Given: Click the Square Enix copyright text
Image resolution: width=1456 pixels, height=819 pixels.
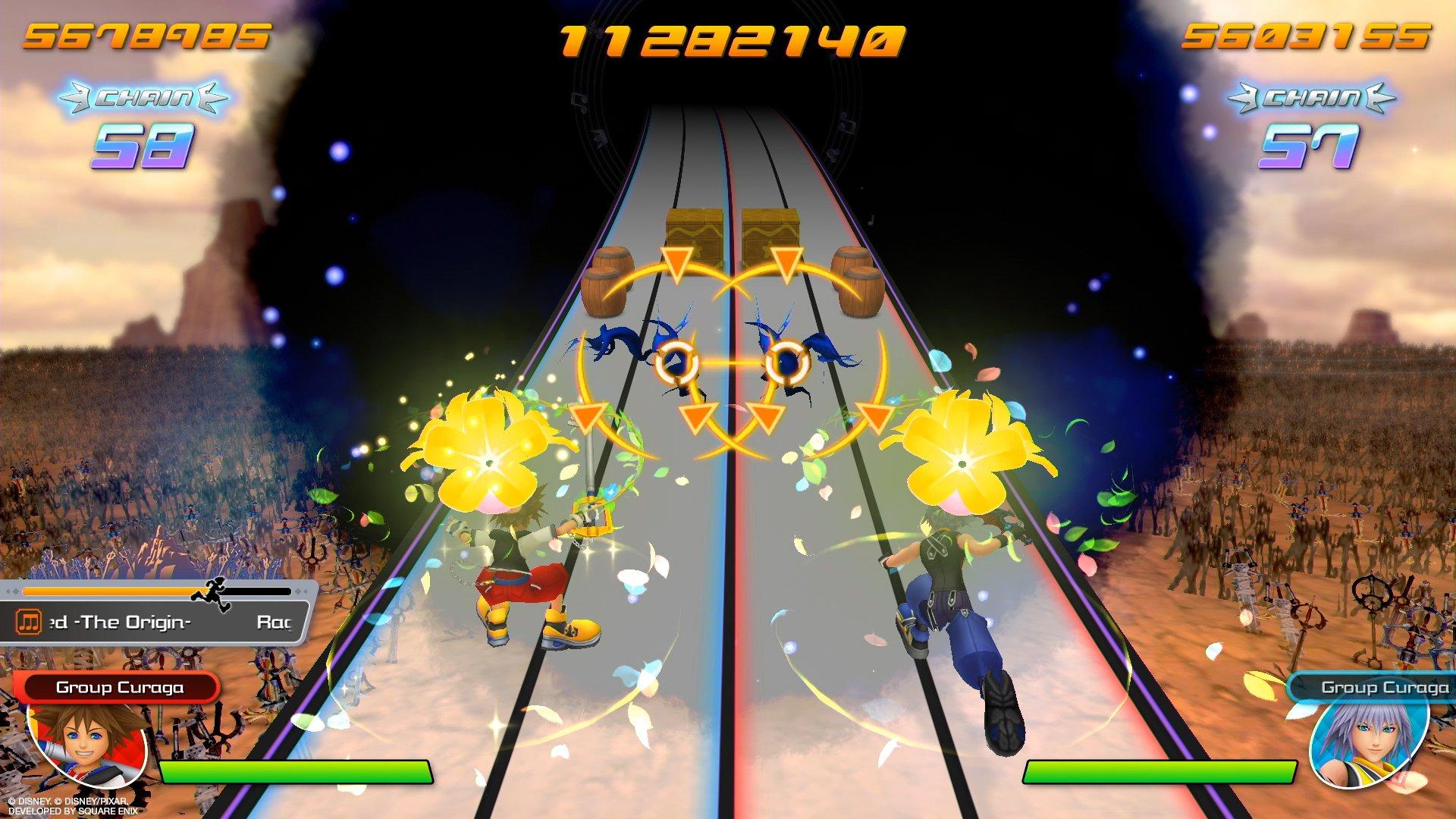Looking at the screenshot, I should pos(72,805).
